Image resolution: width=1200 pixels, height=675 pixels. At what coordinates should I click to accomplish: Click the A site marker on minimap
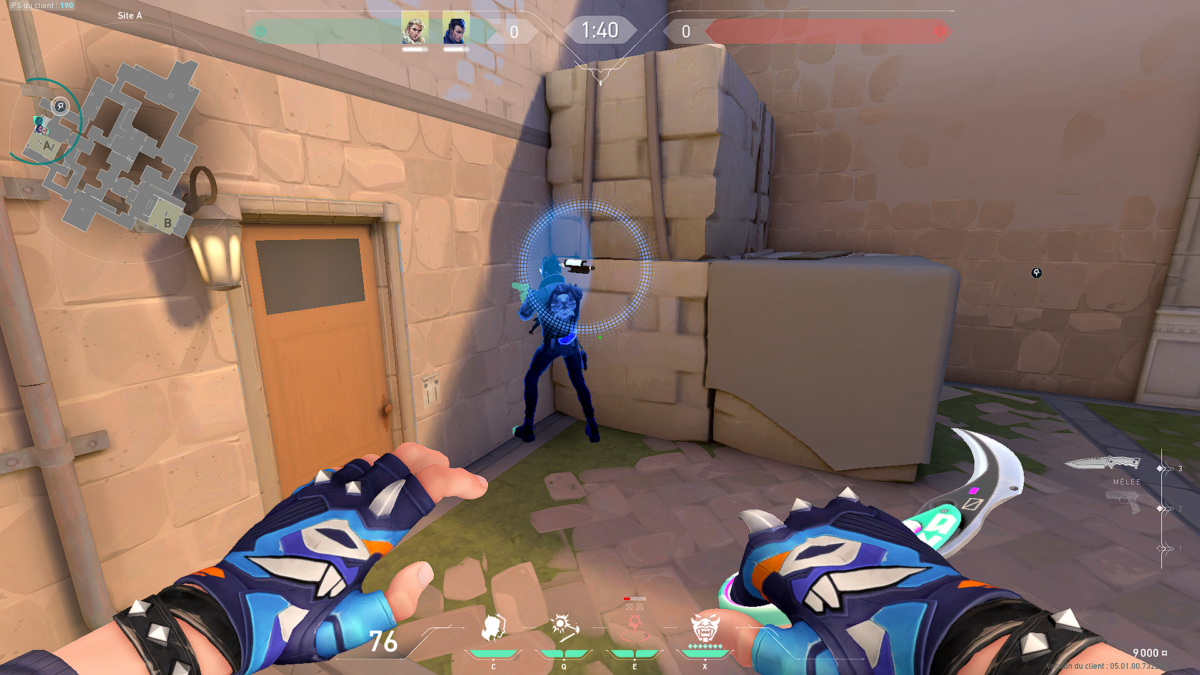pos(47,145)
